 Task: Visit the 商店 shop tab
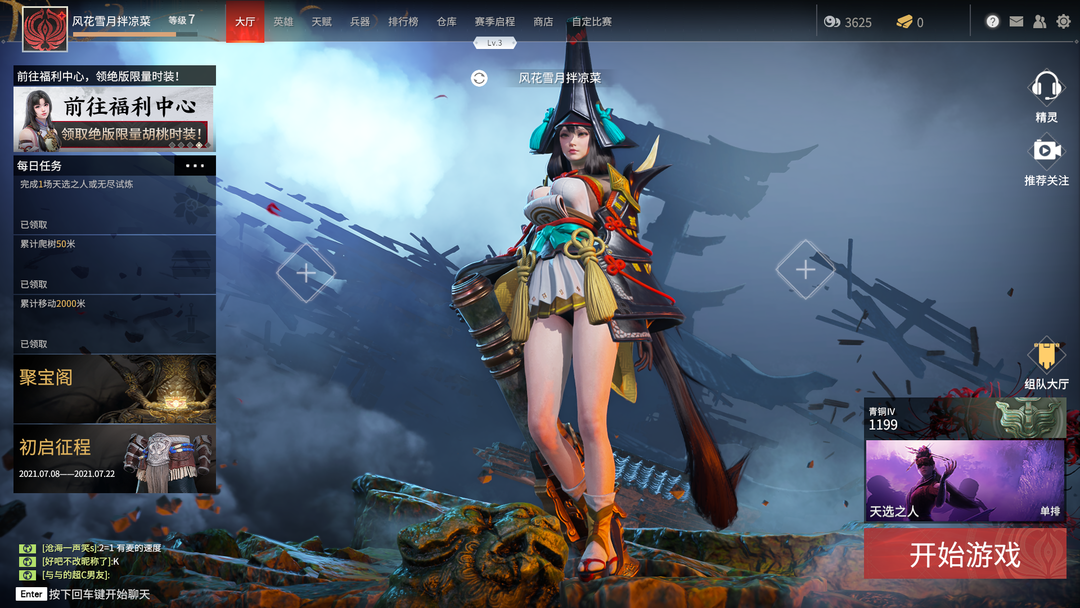tap(543, 22)
